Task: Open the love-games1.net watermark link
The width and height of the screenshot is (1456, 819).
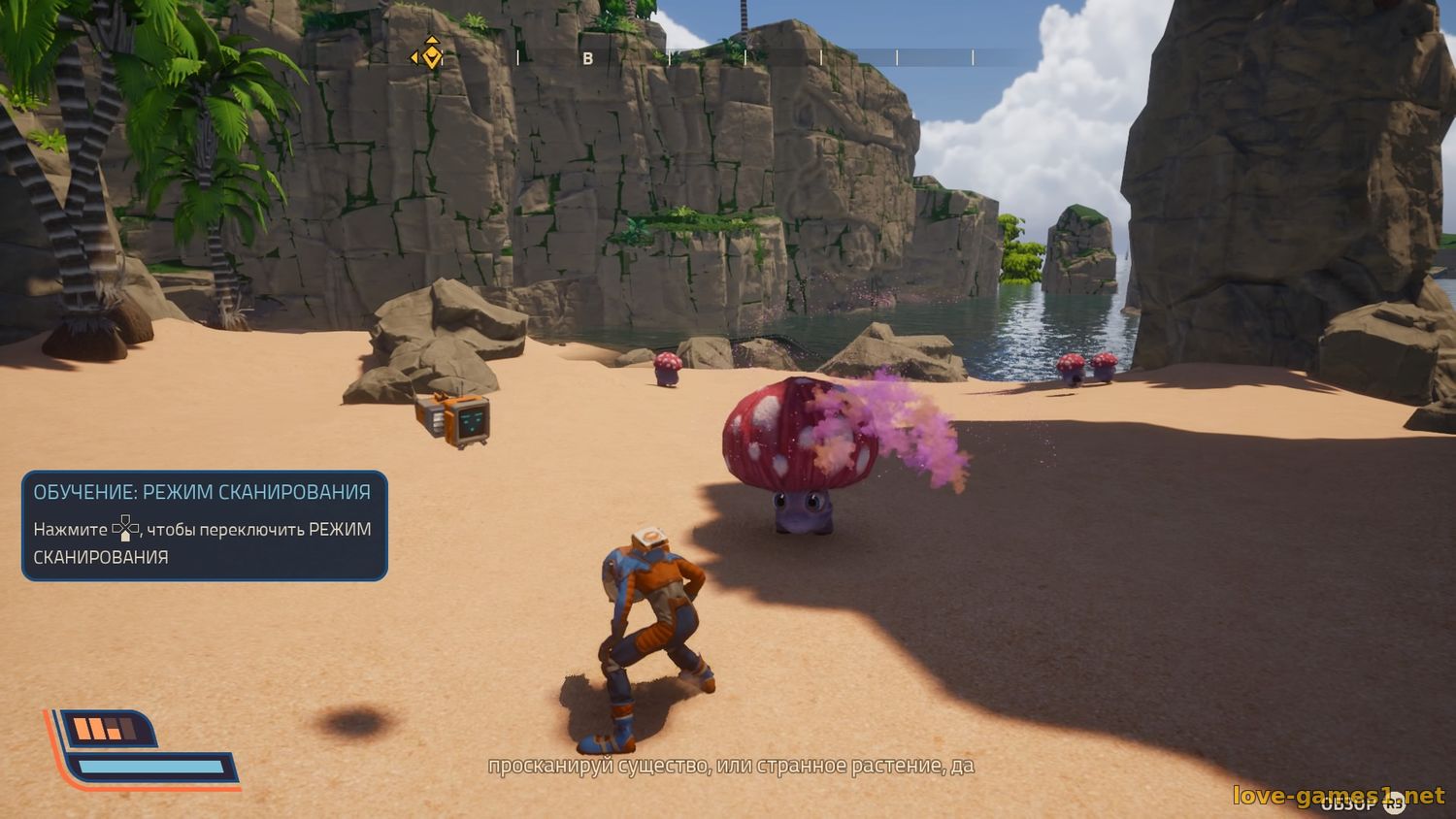Action: (x=1339, y=796)
